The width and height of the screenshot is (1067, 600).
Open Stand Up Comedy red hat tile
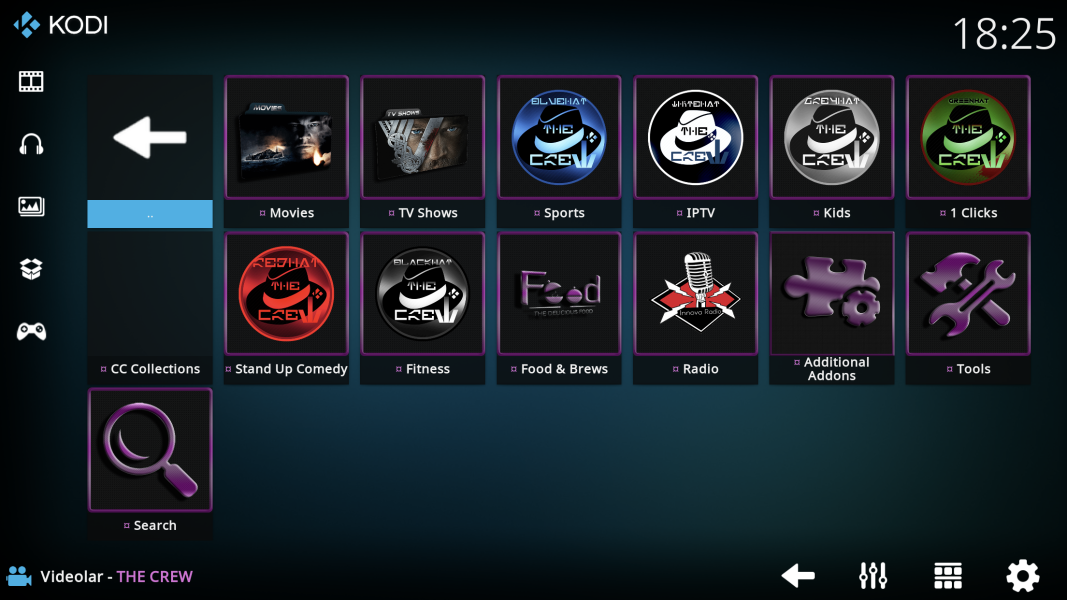pos(286,294)
